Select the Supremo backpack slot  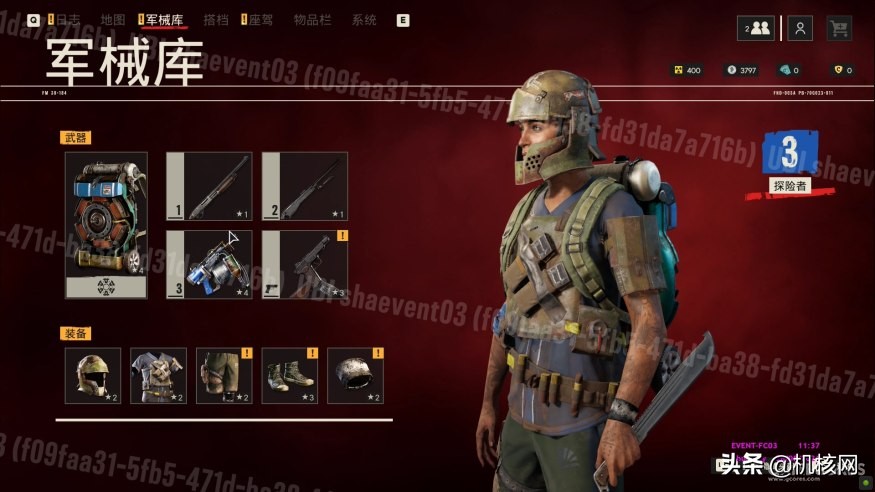[x=106, y=225]
